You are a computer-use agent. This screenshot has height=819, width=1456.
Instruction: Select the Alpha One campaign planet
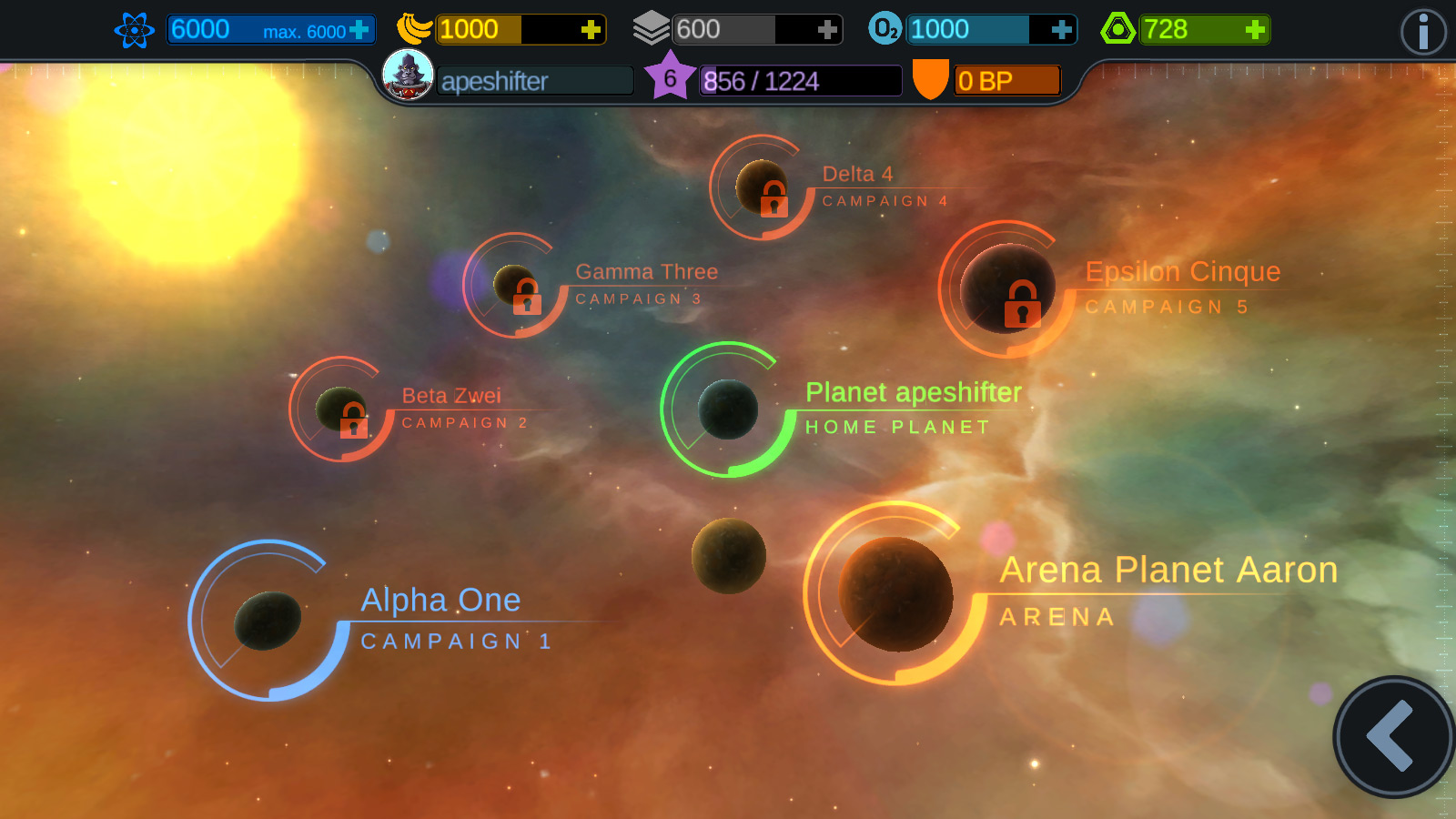pos(268,621)
